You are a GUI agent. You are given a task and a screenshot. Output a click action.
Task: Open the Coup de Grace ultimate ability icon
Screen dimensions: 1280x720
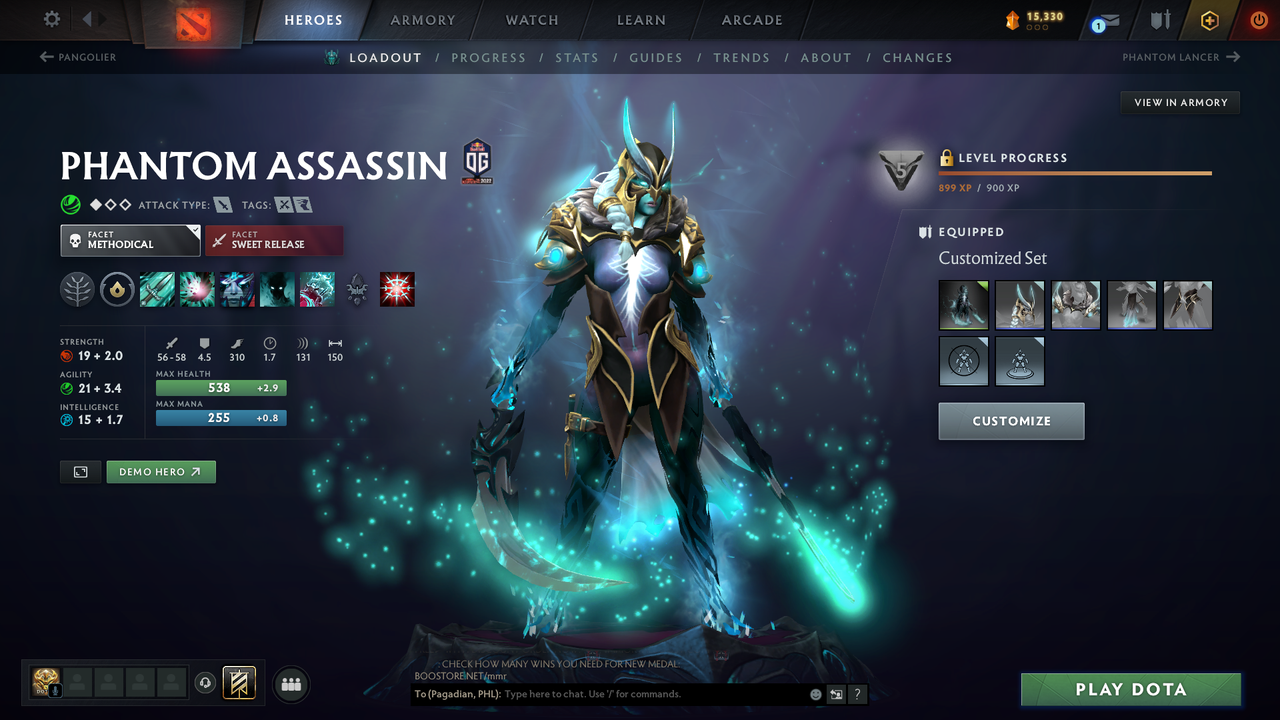tap(397, 289)
